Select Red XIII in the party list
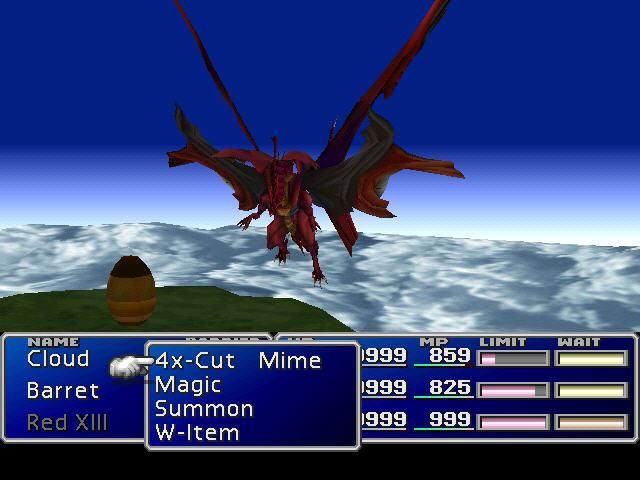Image resolution: width=640 pixels, height=480 pixels. [x=67, y=423]
